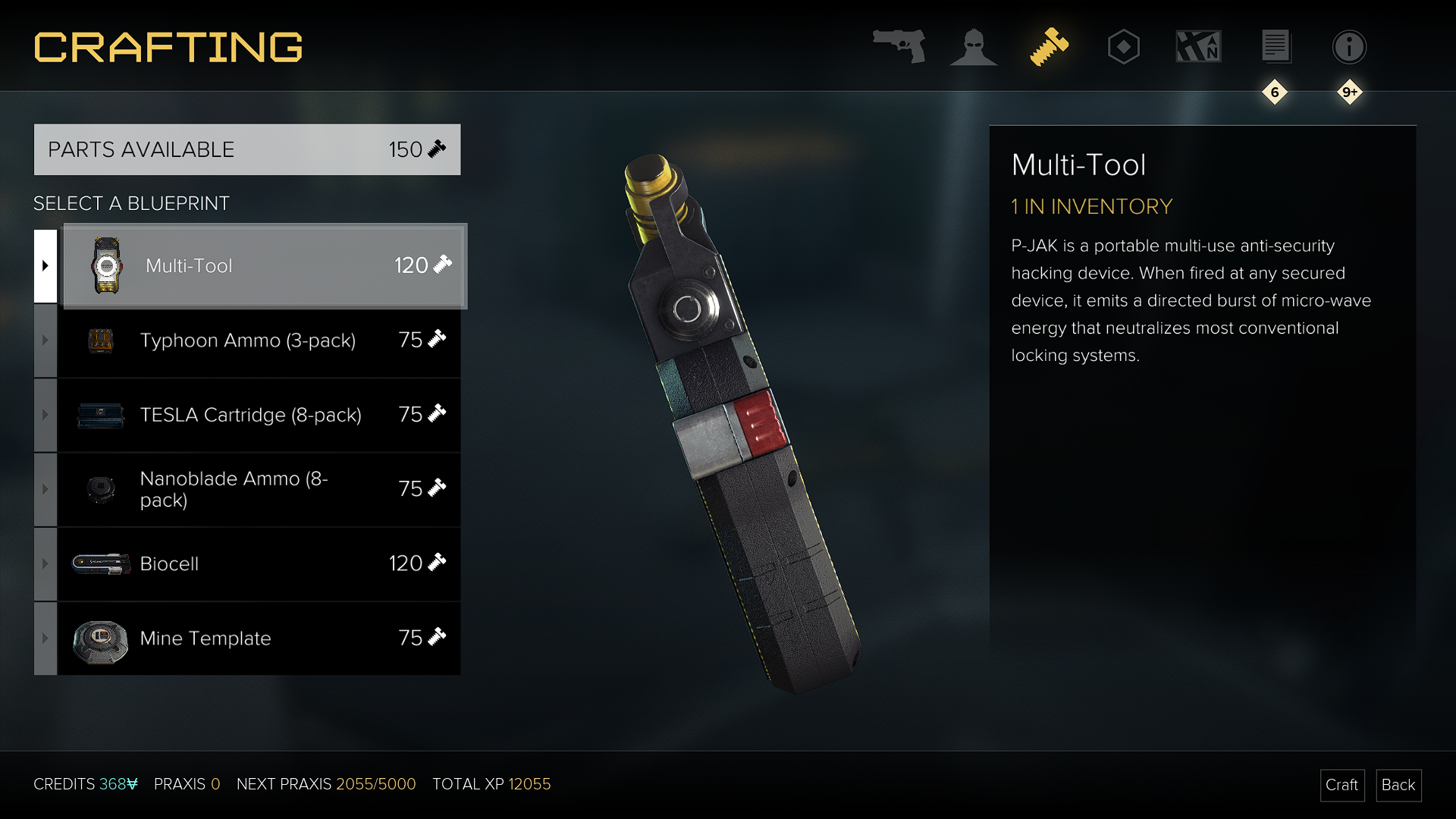Open the info database tab

click(1349, 47)
